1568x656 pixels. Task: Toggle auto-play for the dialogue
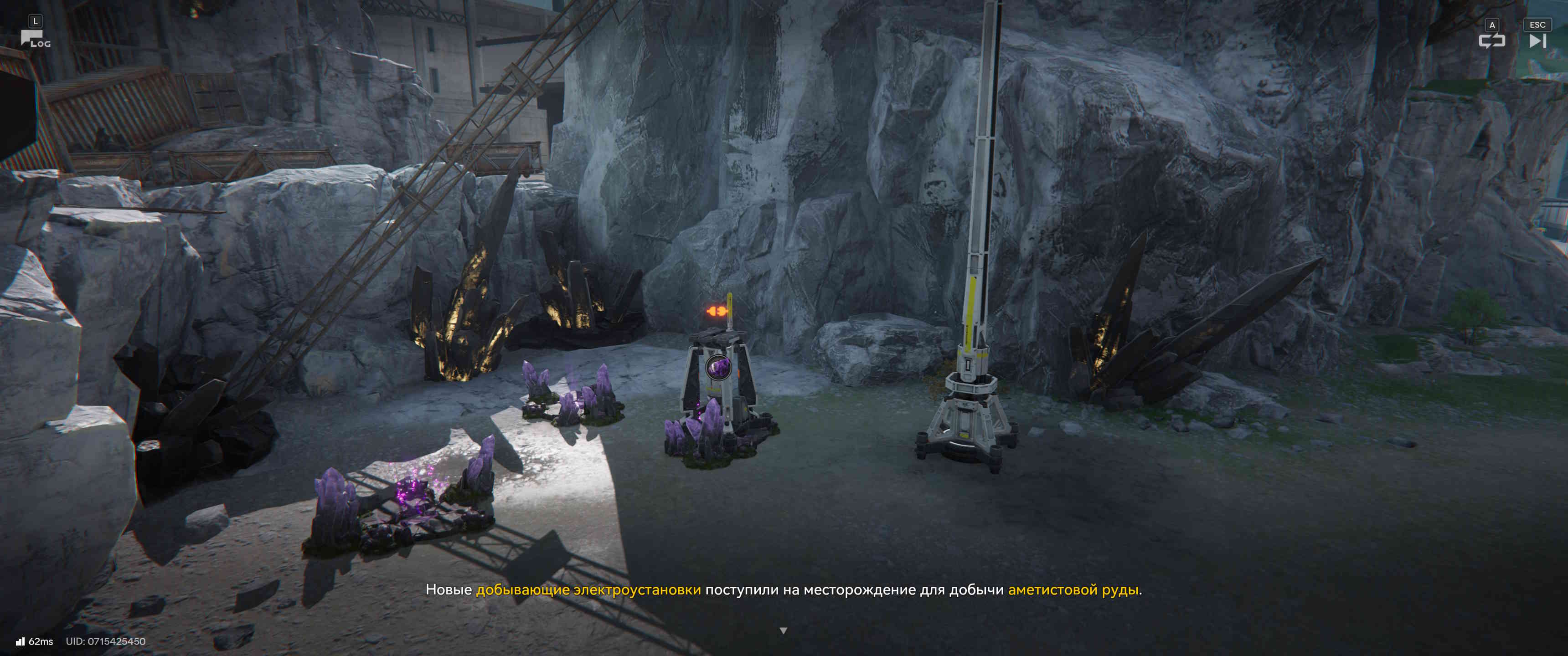[1491, 41]
